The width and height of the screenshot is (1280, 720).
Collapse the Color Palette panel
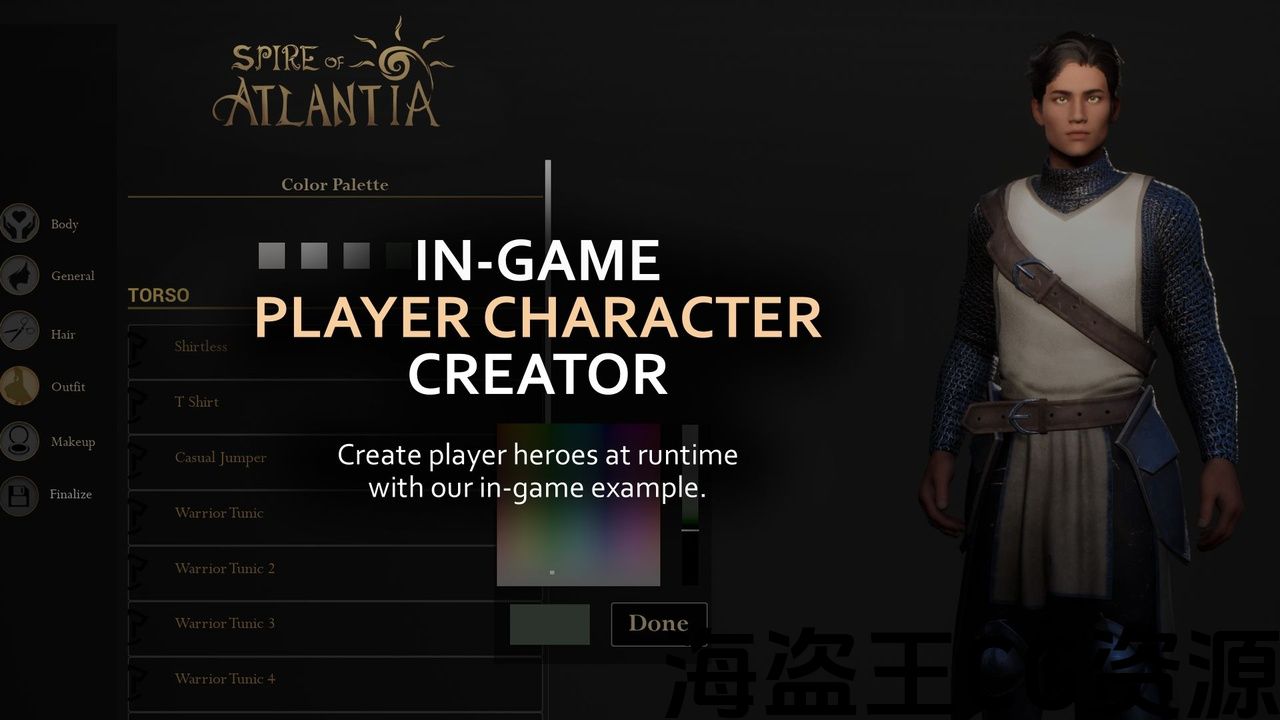click(334, 184)
